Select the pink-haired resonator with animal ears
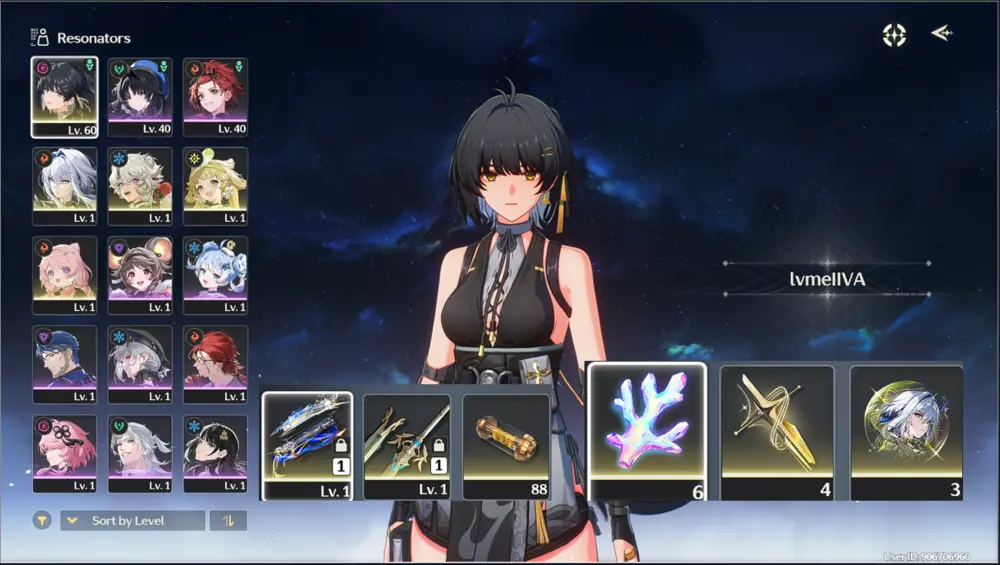Image resolution: width=1000 pixels, height=565 pixels. pyautogui.click(x=64, y=274)
